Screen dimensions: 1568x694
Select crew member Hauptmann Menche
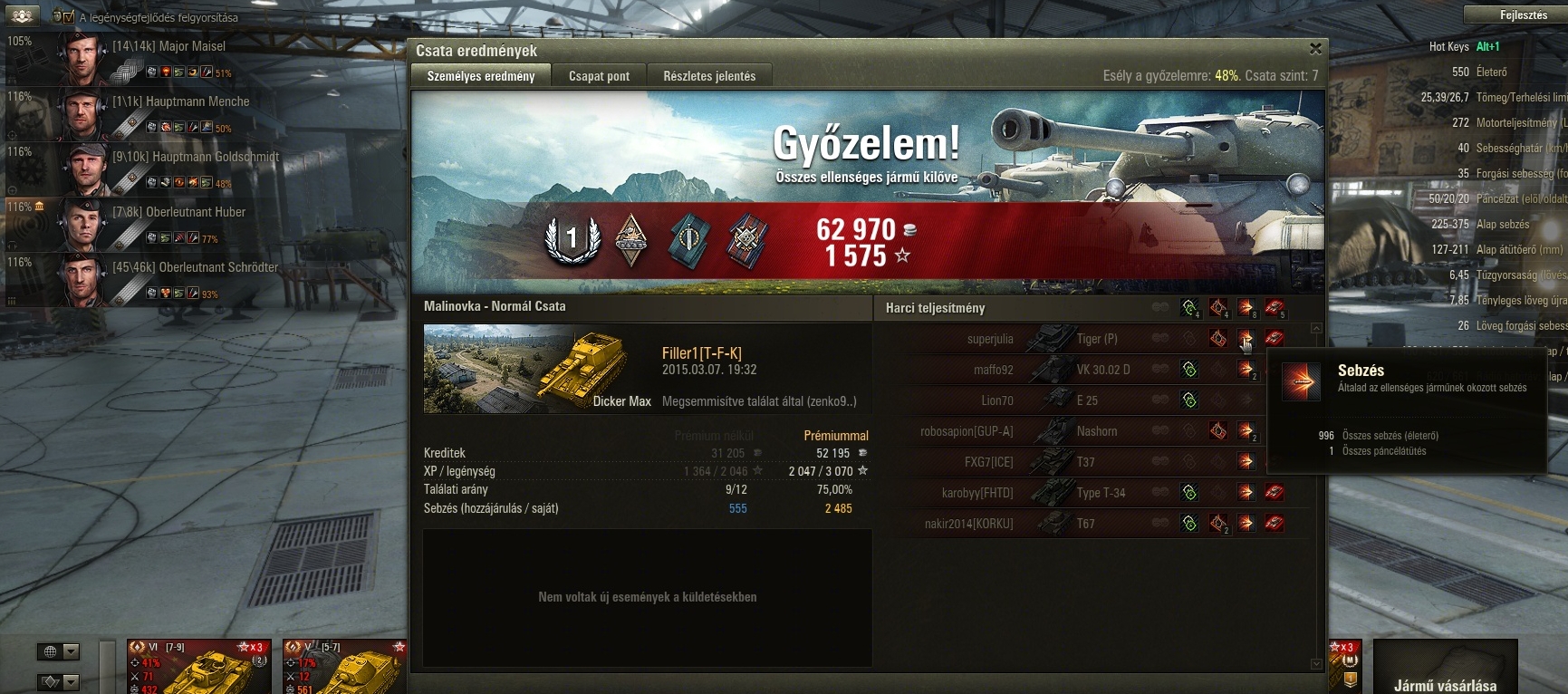pyautogui.click(x=180, y=101)
